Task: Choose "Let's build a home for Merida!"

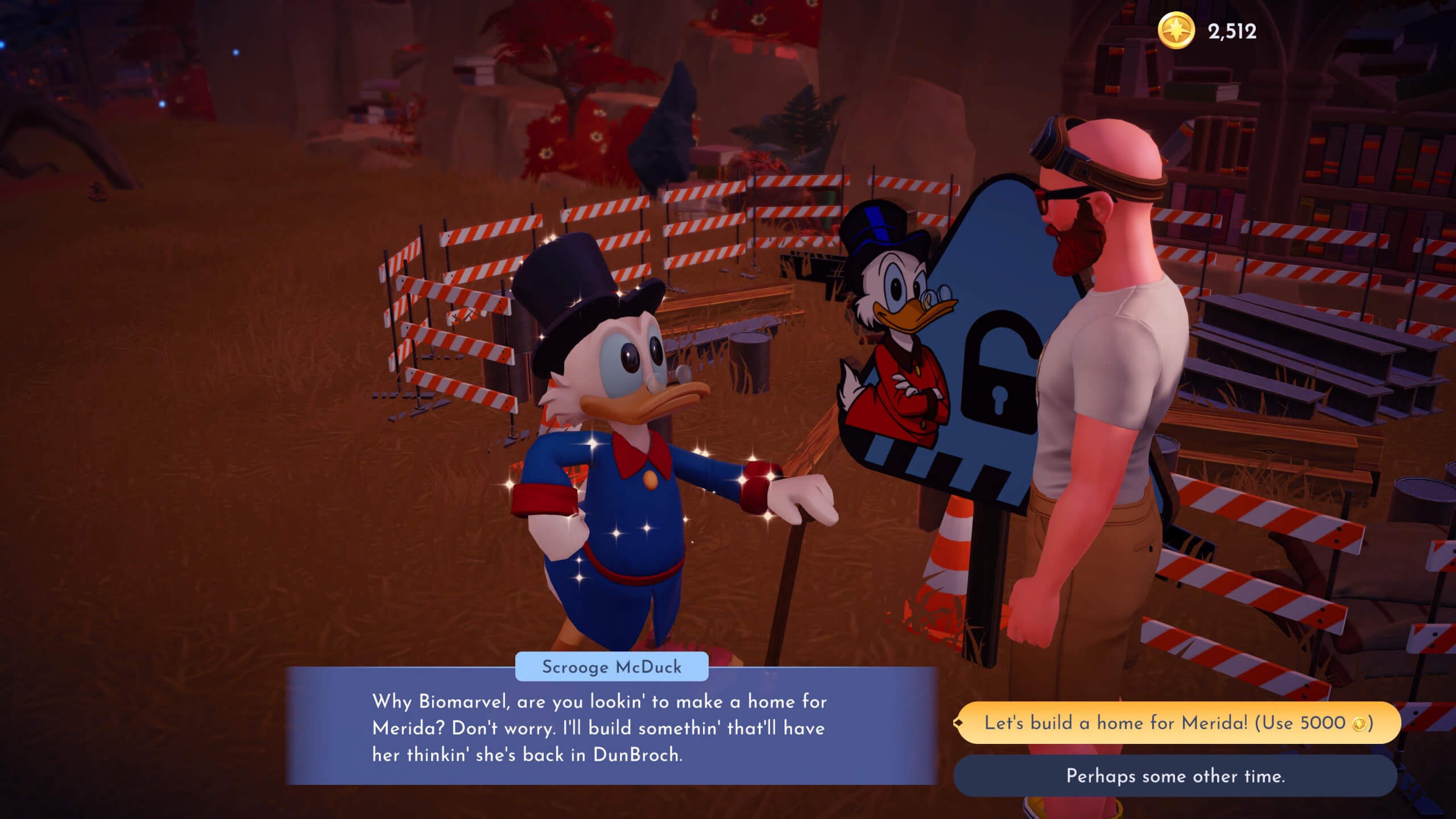Action: click(x=1177, y=723)
